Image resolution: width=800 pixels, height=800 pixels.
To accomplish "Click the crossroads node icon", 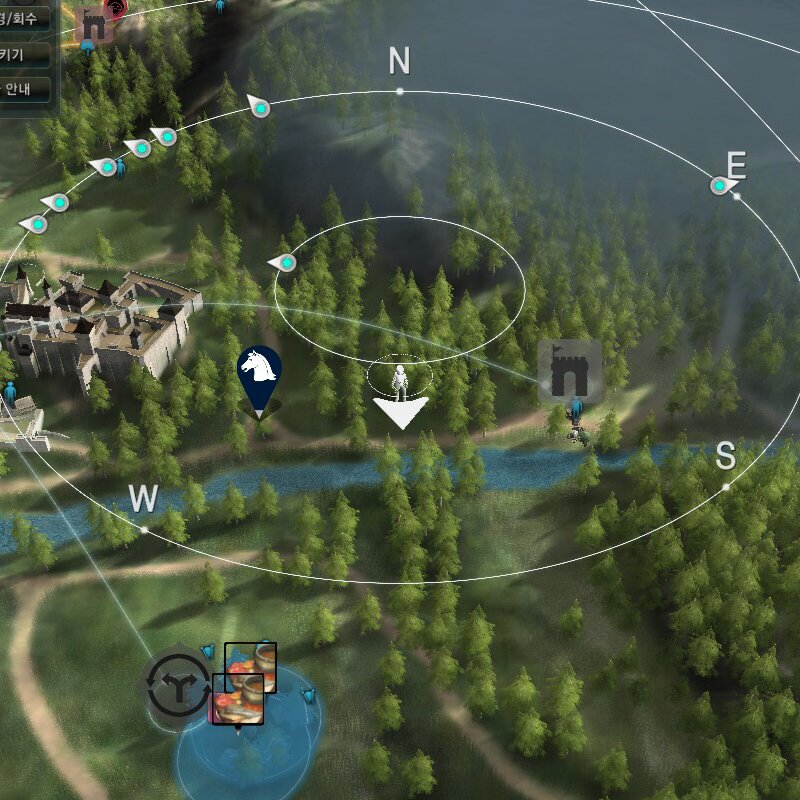I will coord(177,684).
